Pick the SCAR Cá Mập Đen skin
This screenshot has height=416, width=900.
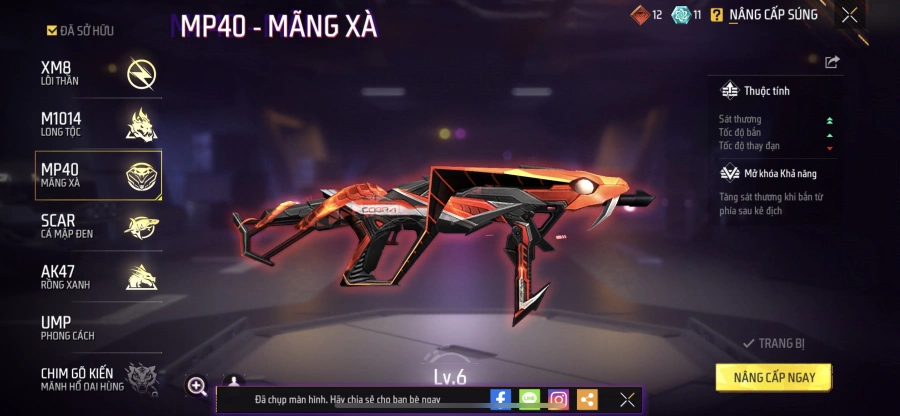click(x=98, y=226)
